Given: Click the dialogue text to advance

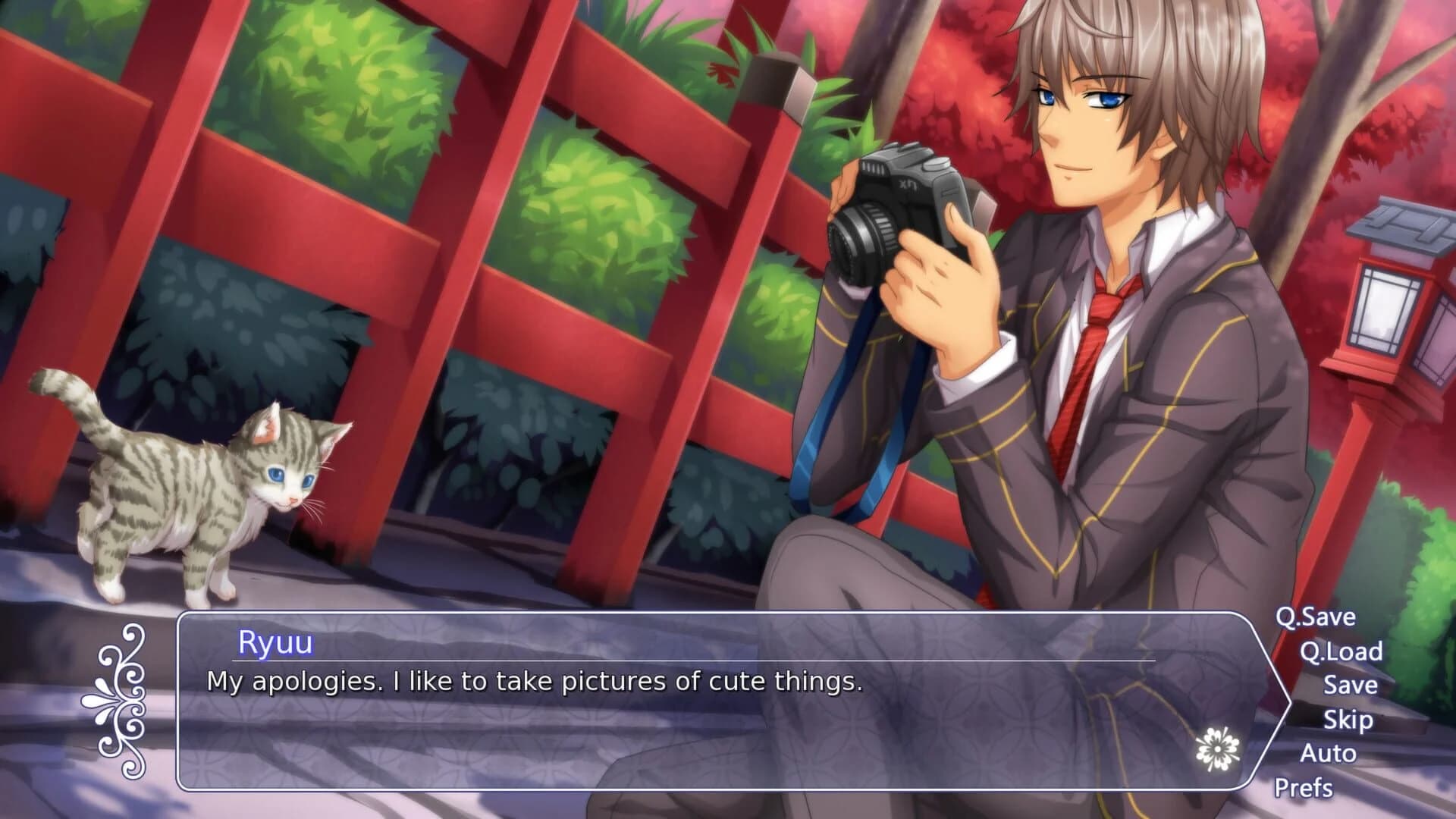Looking at the screenshot, I should pos(531,682).
